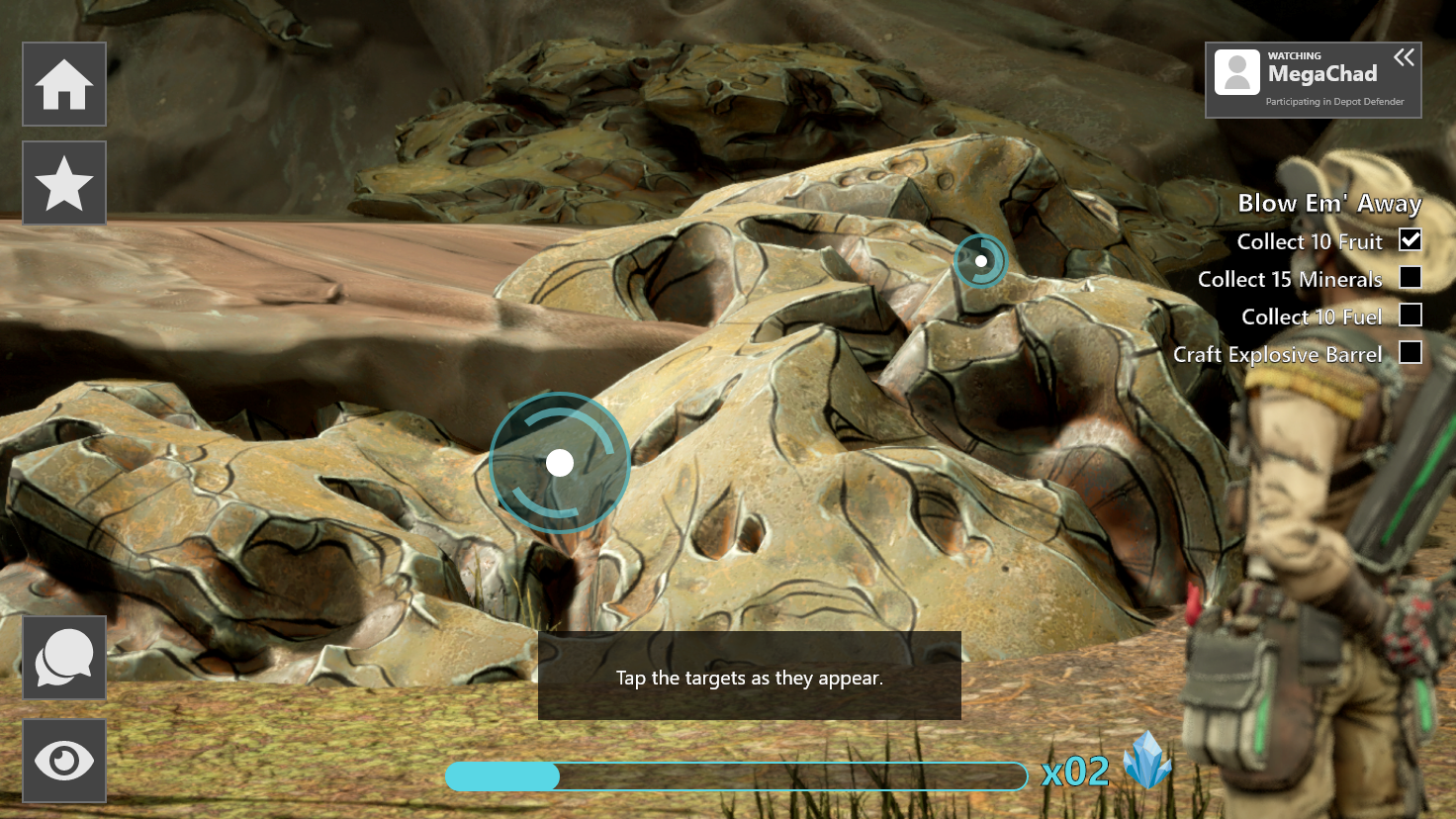Click the Collect 15 Minerals checkbox
Image resolution: width=1456 pixels, height=819 pixels.
tap(1410, 278)
